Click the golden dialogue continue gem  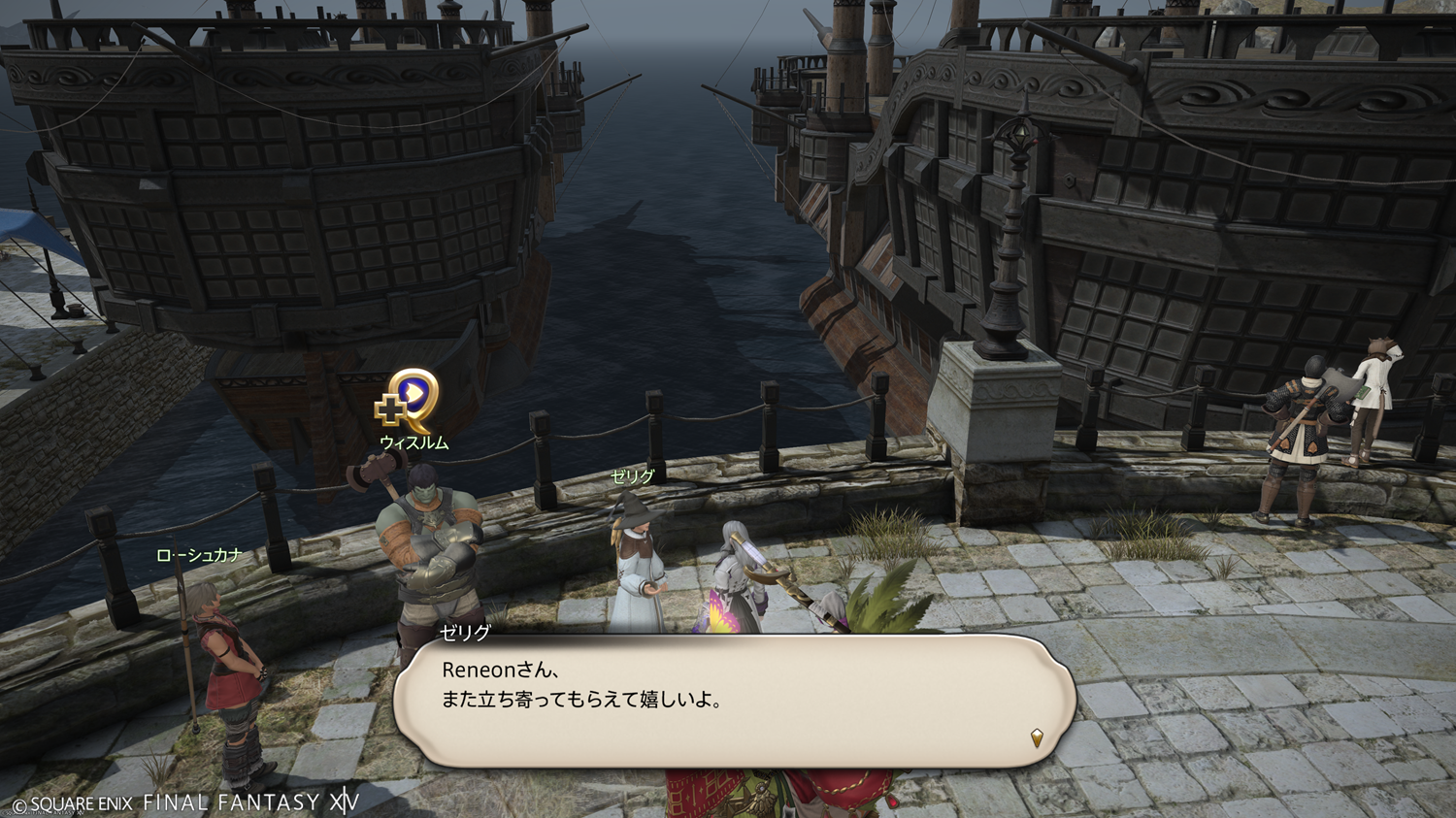pos(1037,738)
